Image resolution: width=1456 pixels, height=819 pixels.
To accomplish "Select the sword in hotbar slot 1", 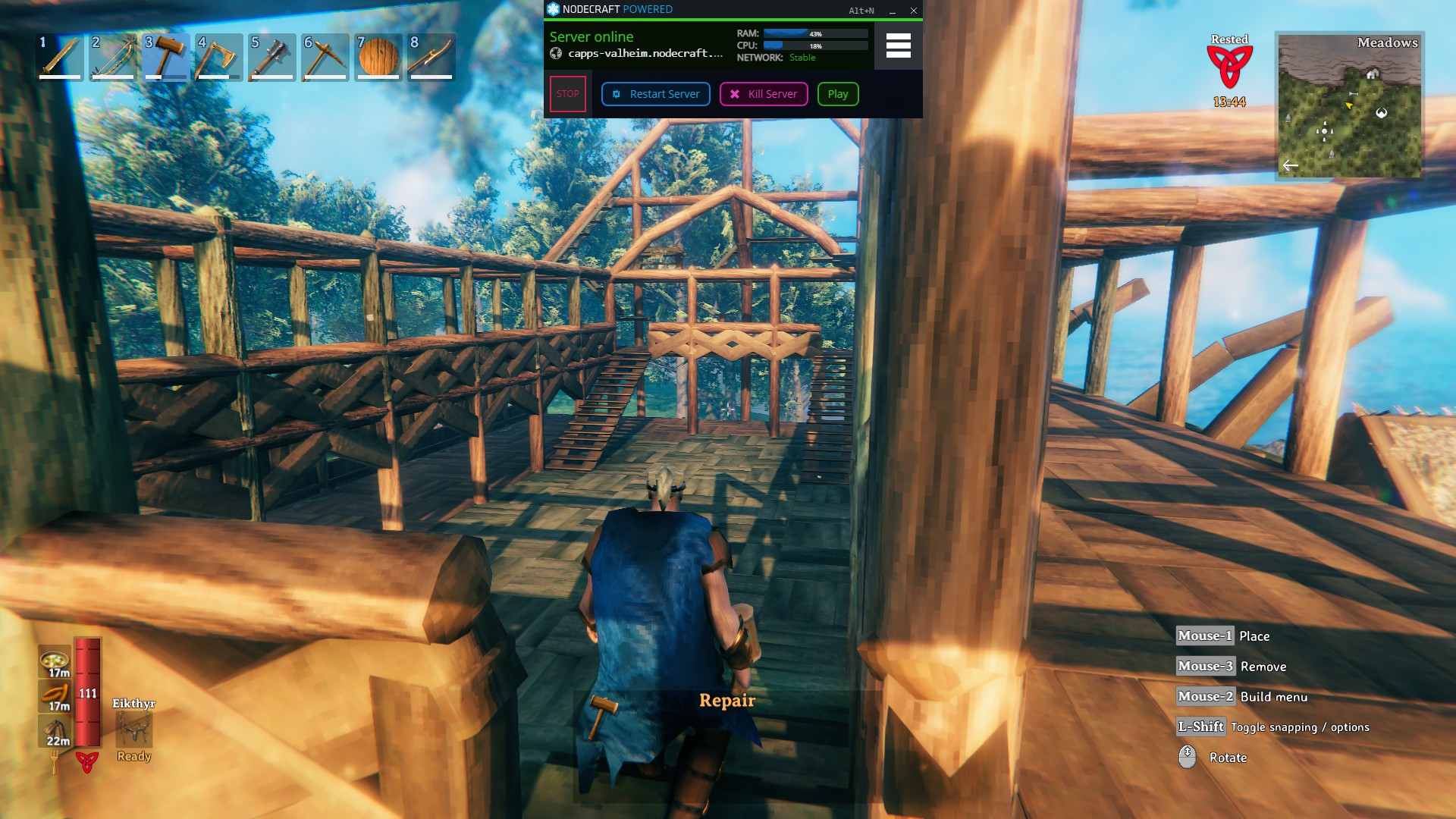I will tap(59, 57).
